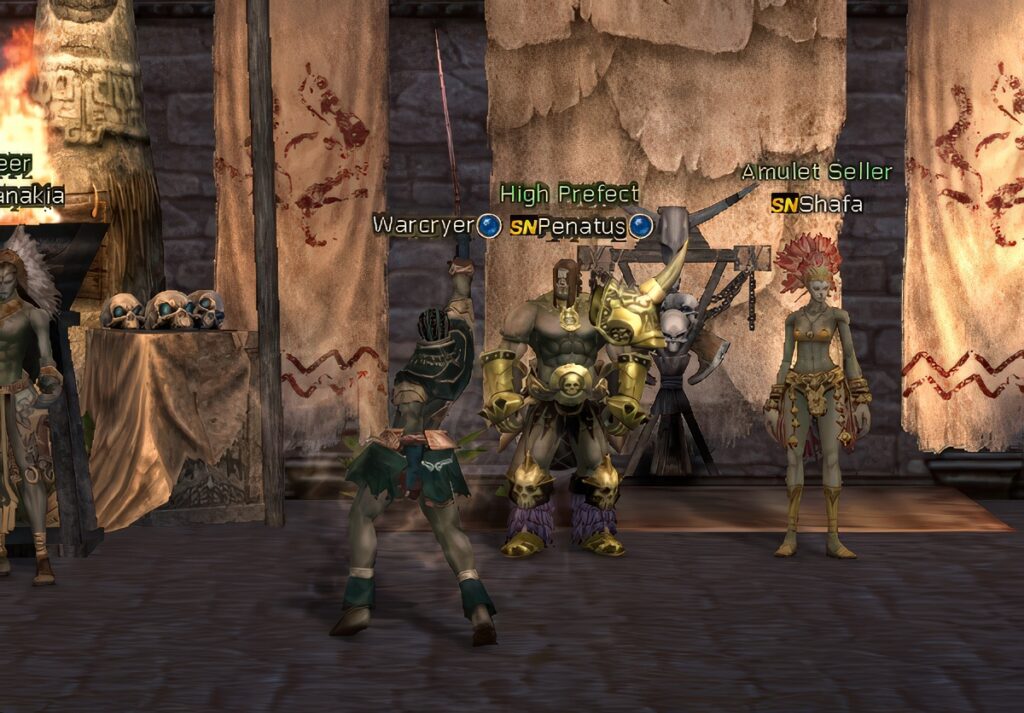Click the Warcryer player name label
This screenshot has height=713, width=1024.
[x=422, y=225]
